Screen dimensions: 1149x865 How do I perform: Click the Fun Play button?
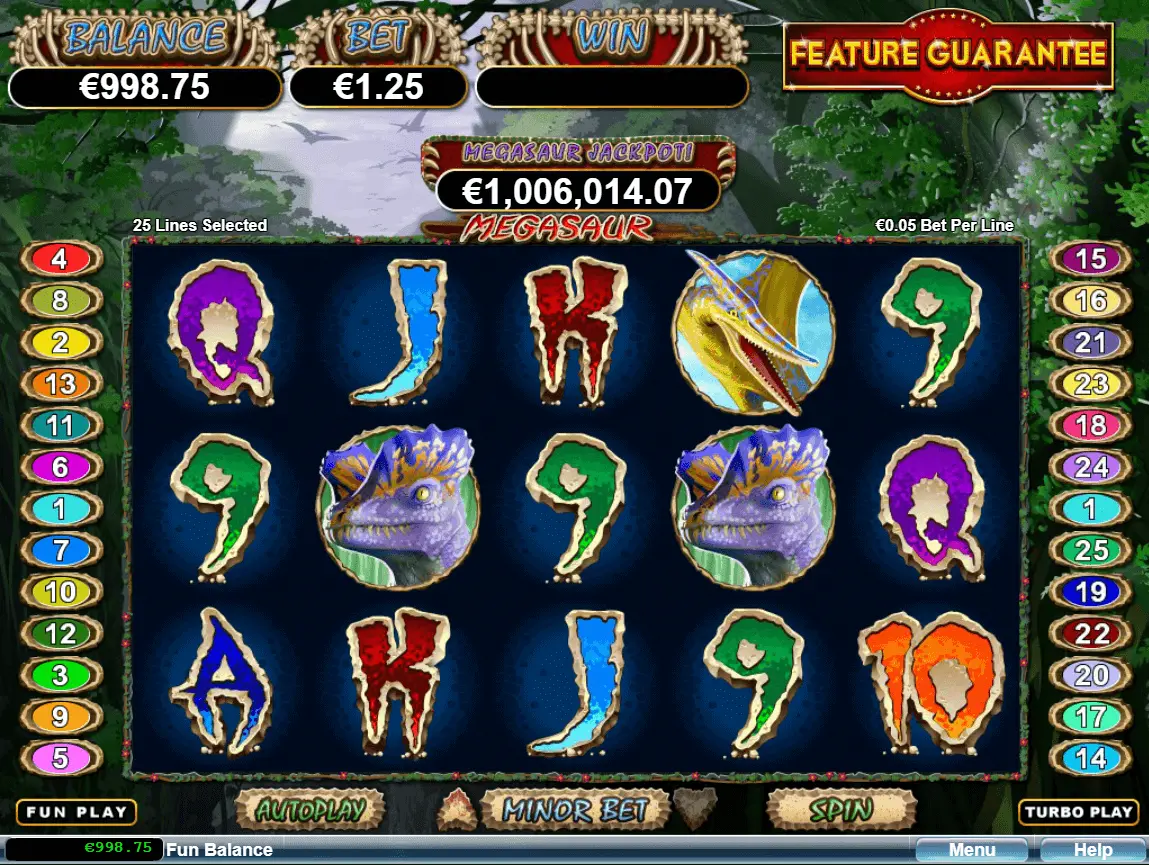76,812
